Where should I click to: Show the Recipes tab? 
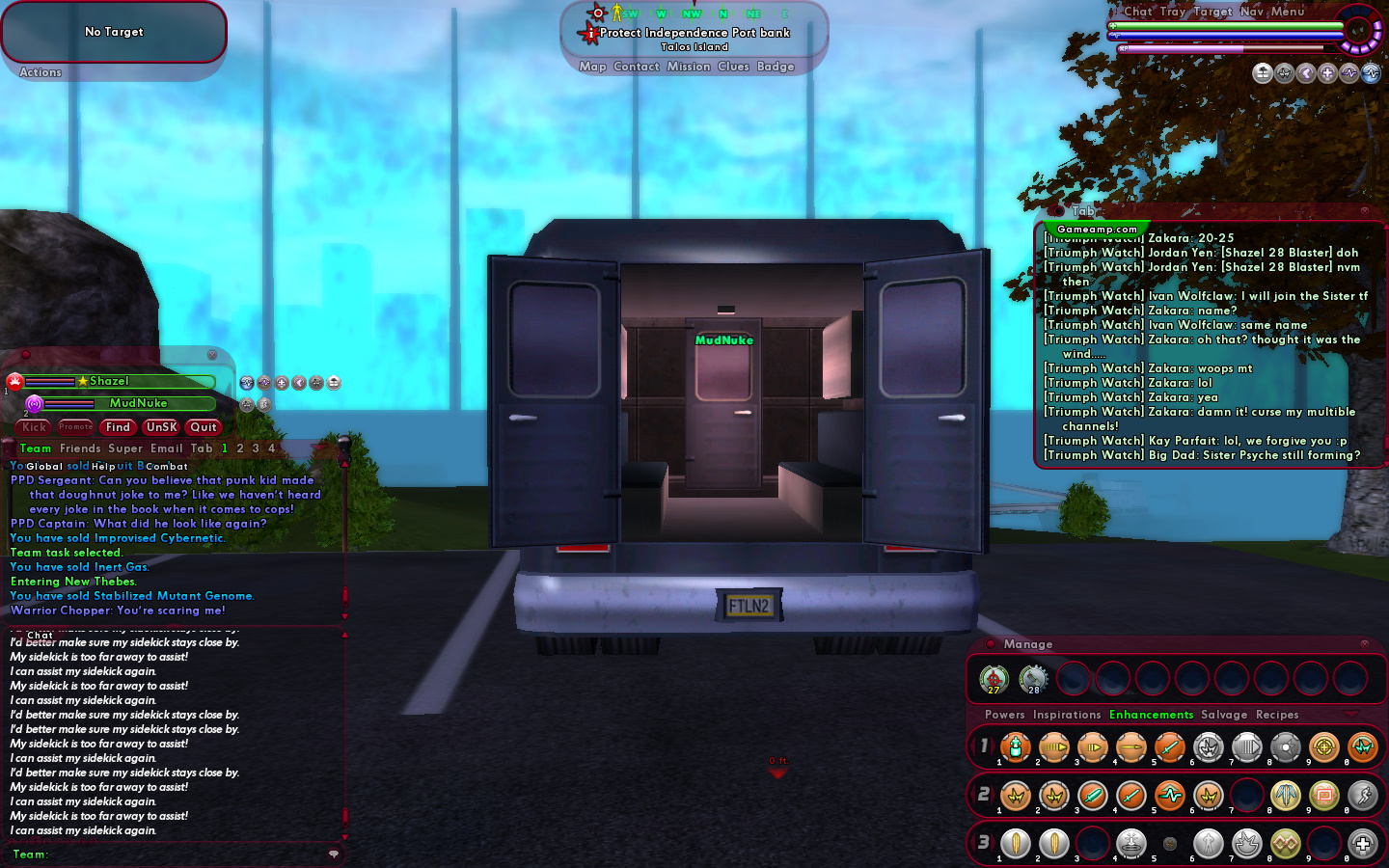tap(1277, 715)
